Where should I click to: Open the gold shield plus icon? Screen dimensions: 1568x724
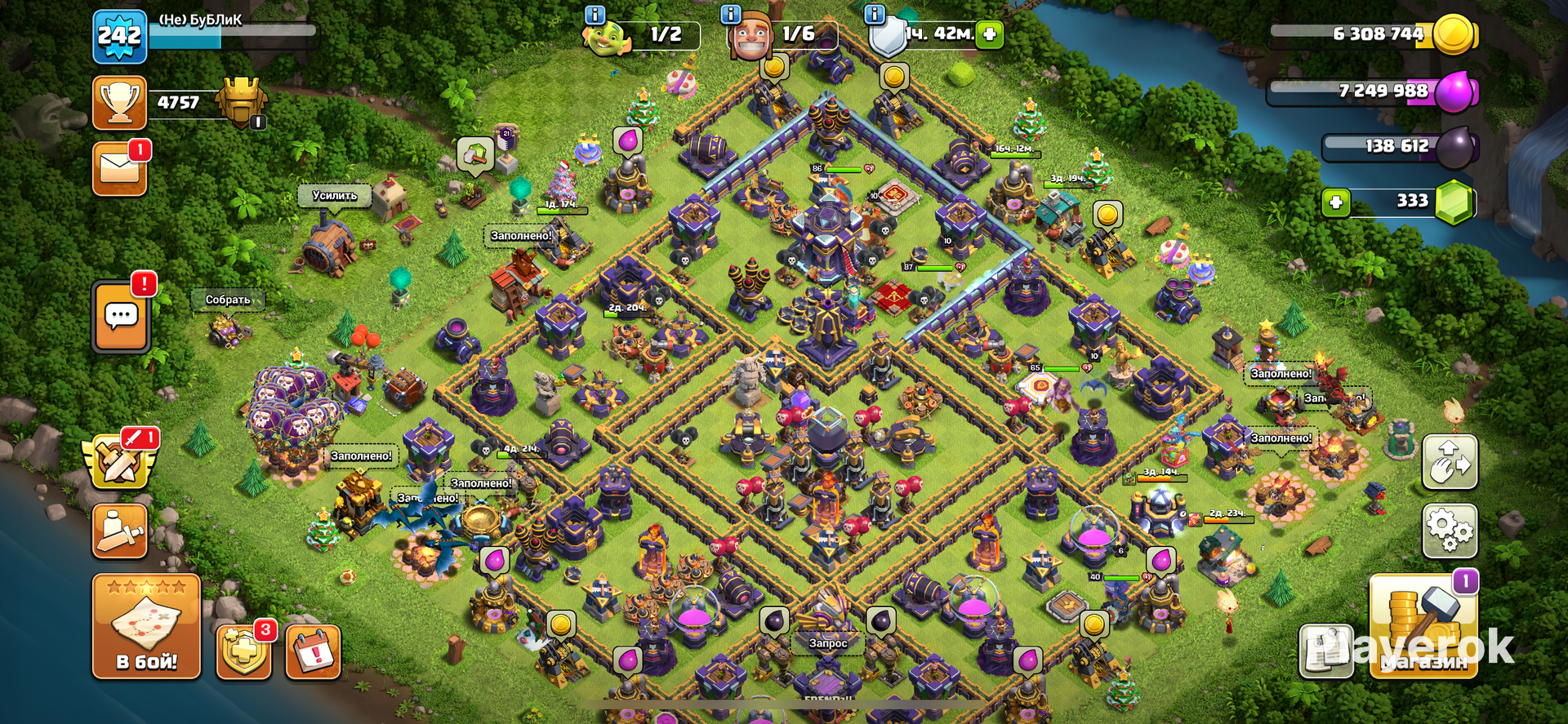pyautogui.click(x=243, y=652)
